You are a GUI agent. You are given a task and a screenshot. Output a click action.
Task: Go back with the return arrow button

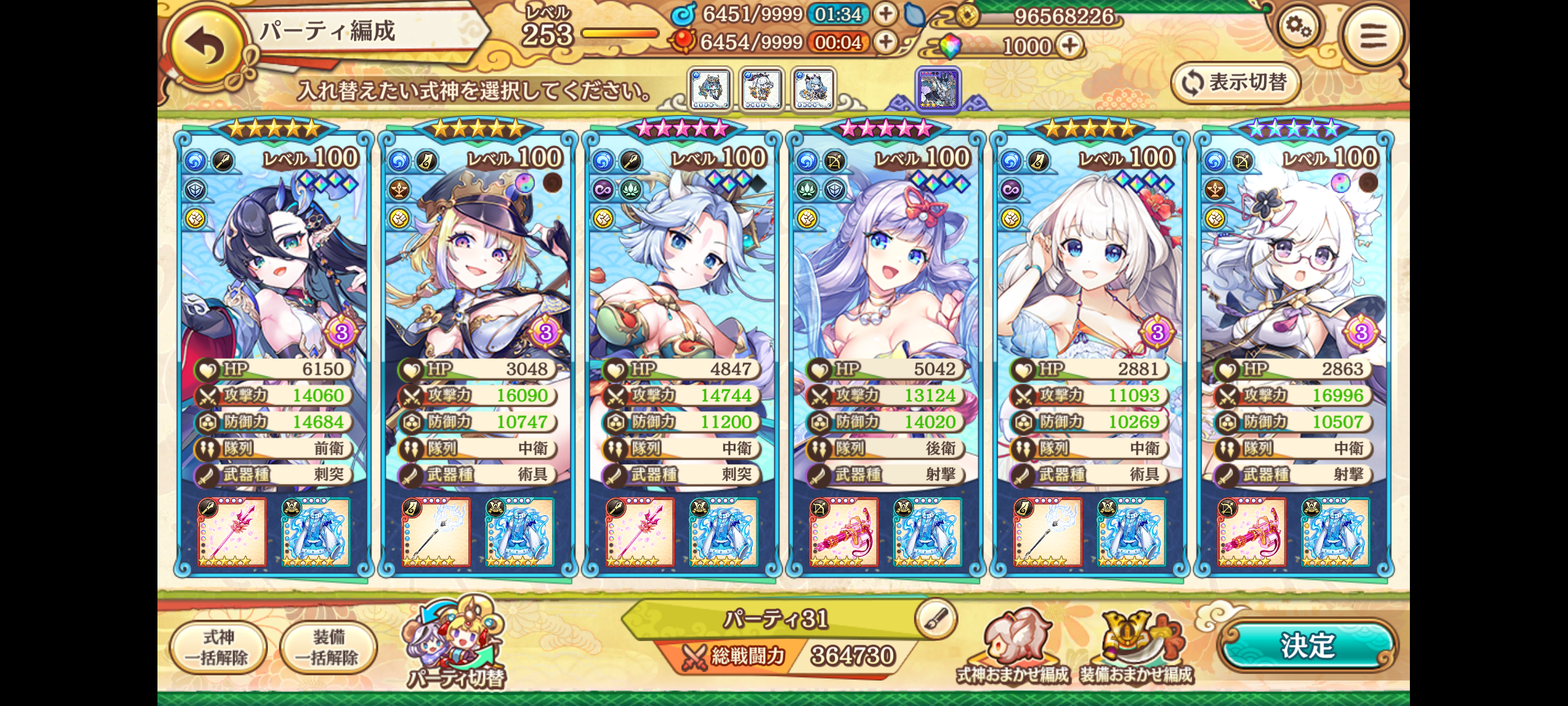[x=206, y=46]
